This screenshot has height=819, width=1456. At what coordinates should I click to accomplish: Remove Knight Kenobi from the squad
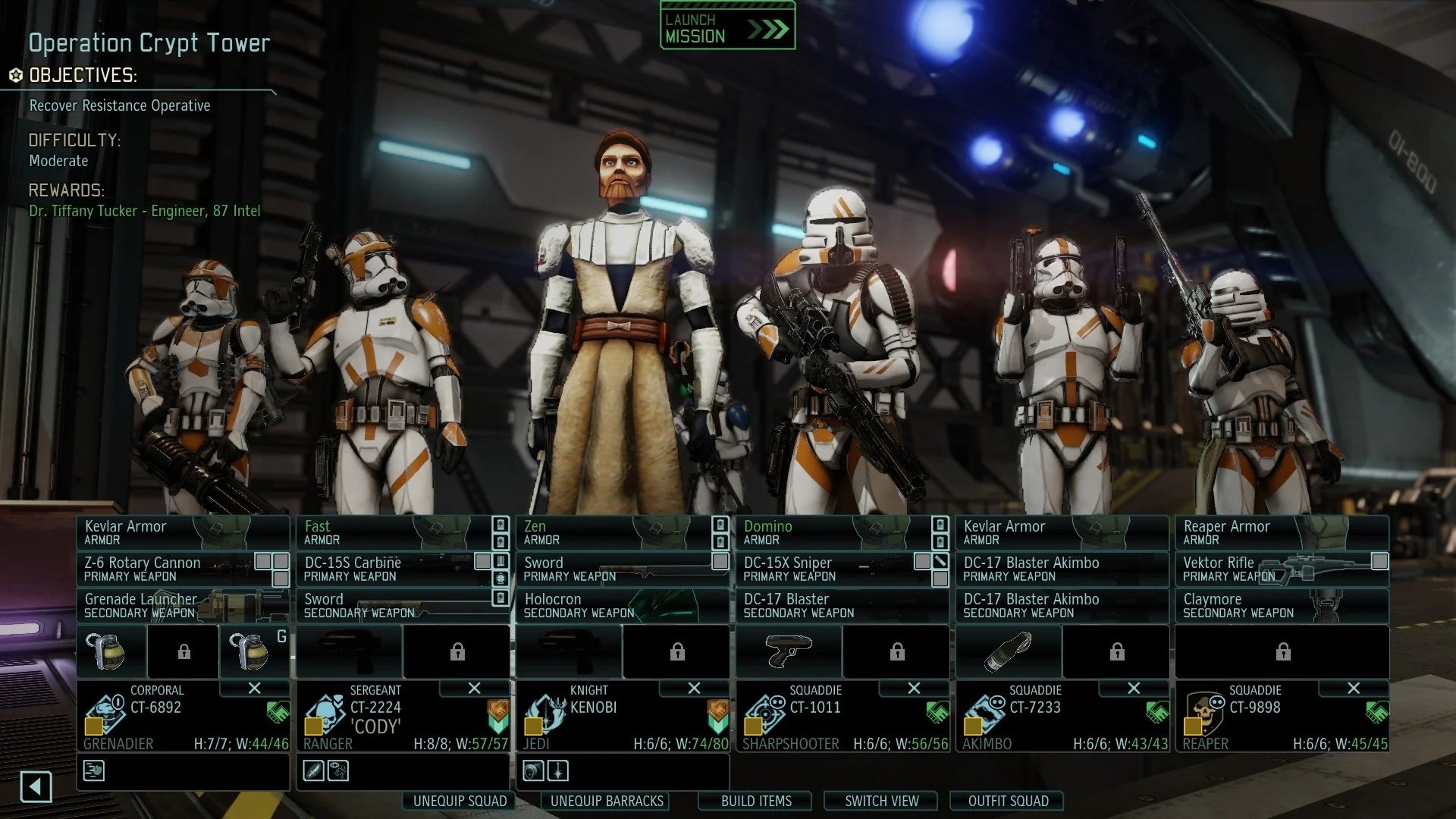coord(694,688)
